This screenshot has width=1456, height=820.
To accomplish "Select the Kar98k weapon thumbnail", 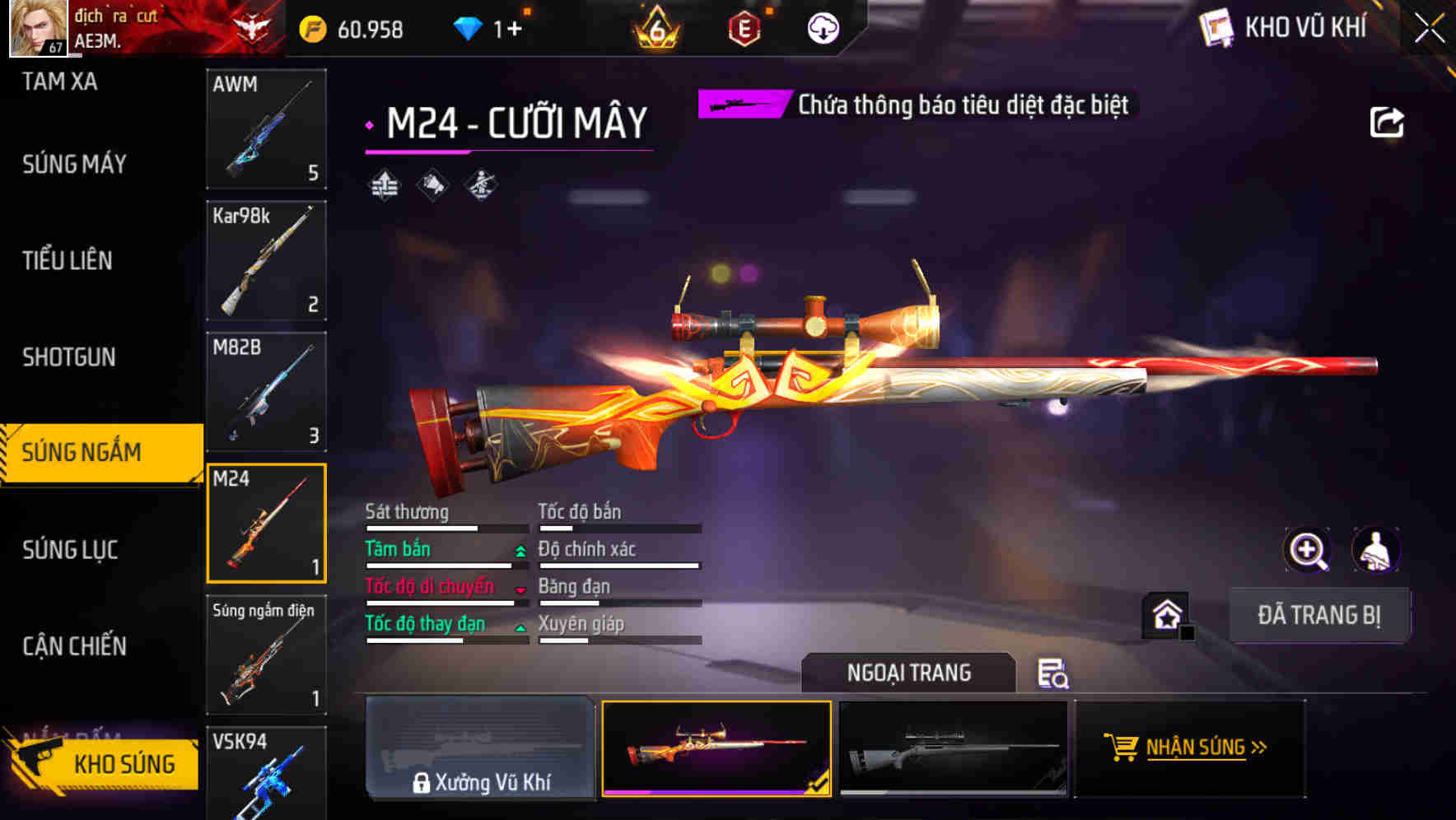I will [266, 260].
